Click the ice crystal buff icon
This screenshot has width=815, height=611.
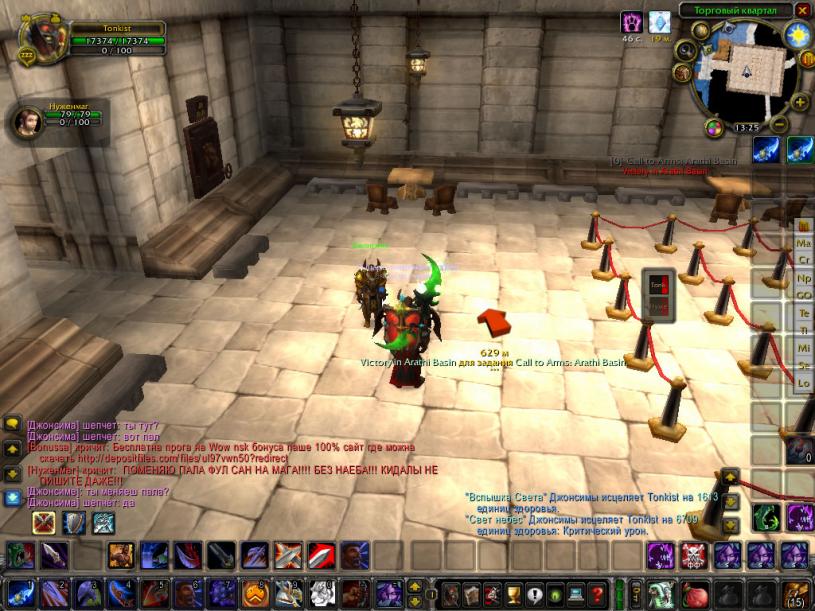click(659, 22)
